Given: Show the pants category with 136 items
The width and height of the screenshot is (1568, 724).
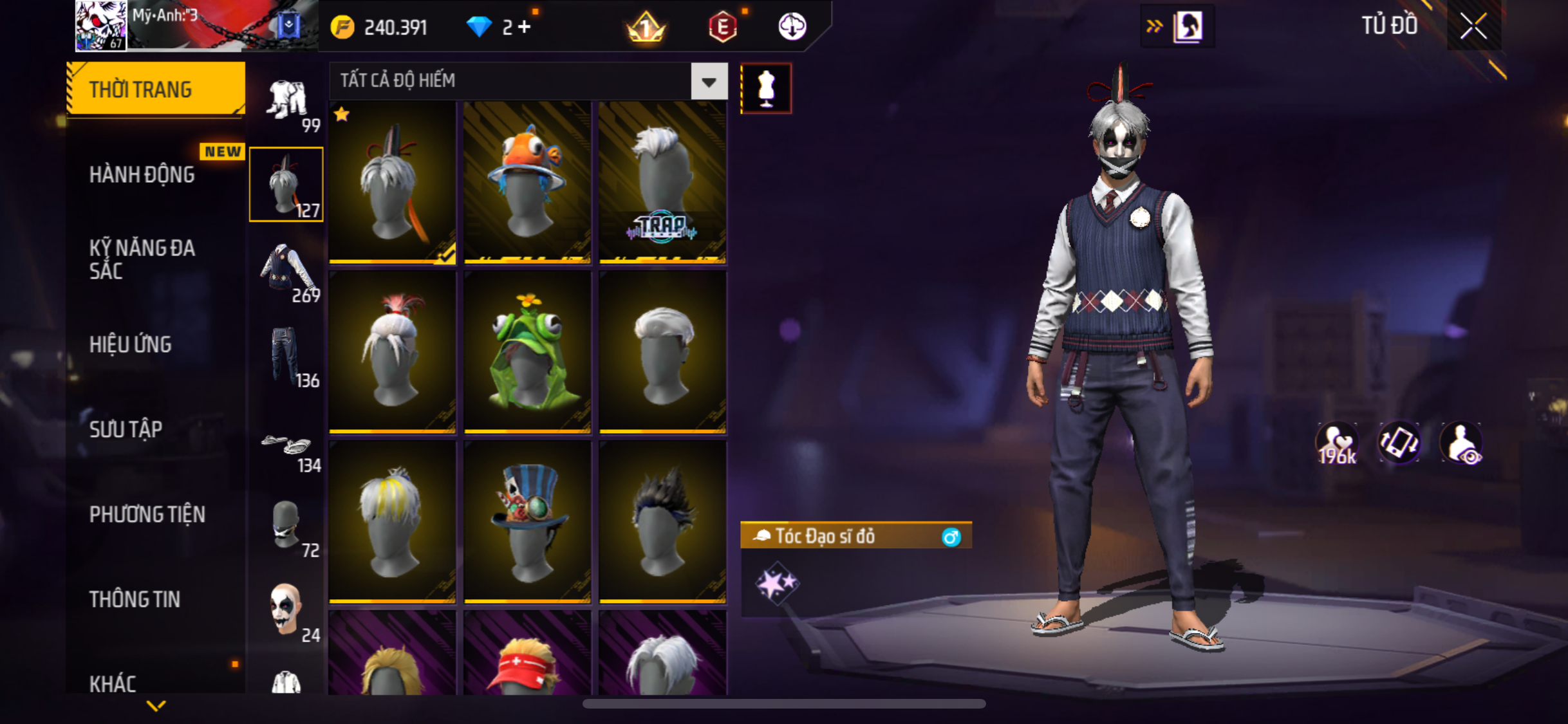Looking at the screenshot, I should tap(287, 356).
